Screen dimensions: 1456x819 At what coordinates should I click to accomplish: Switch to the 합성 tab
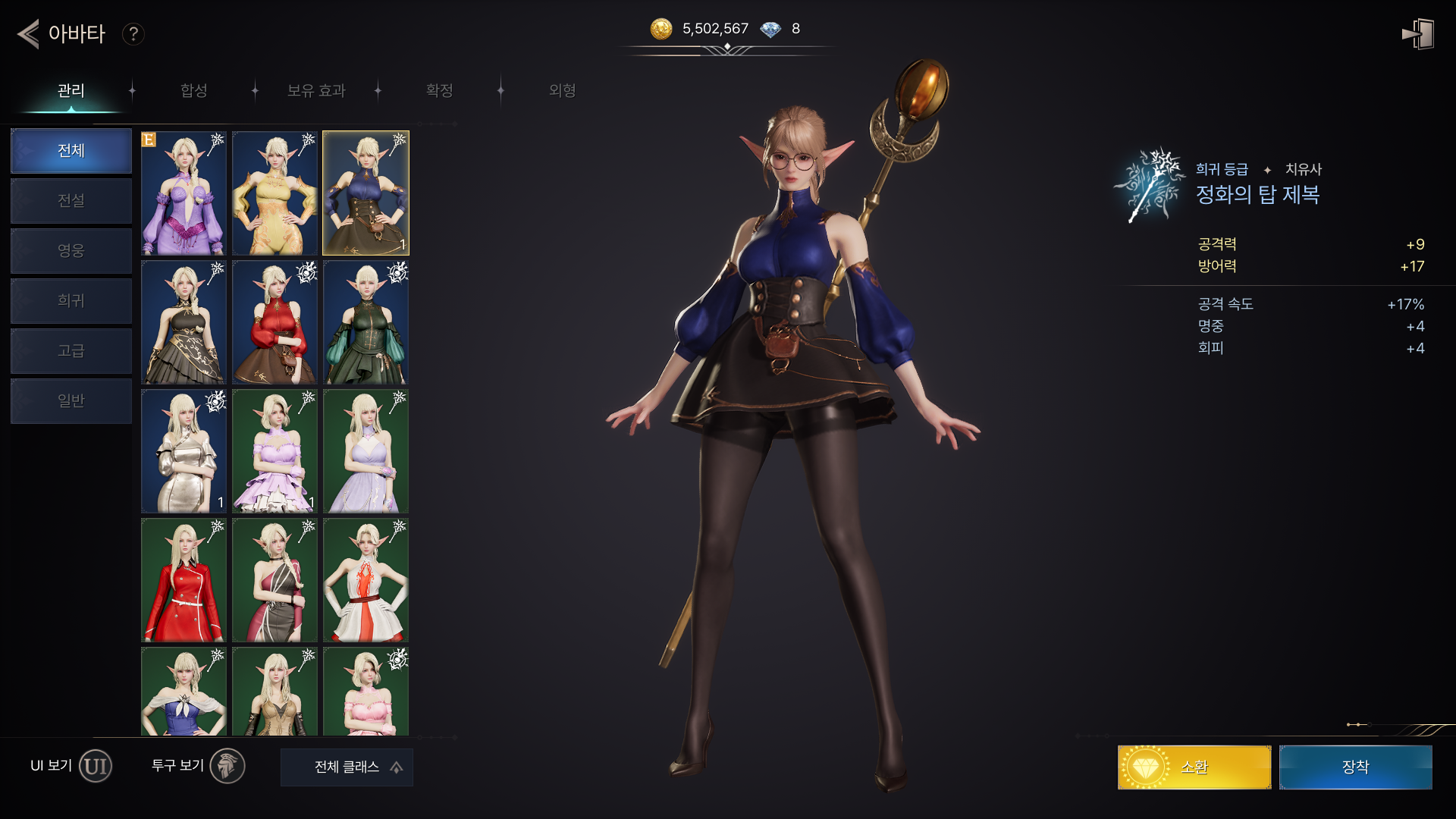pyautogui.click(x=194, y=90)
